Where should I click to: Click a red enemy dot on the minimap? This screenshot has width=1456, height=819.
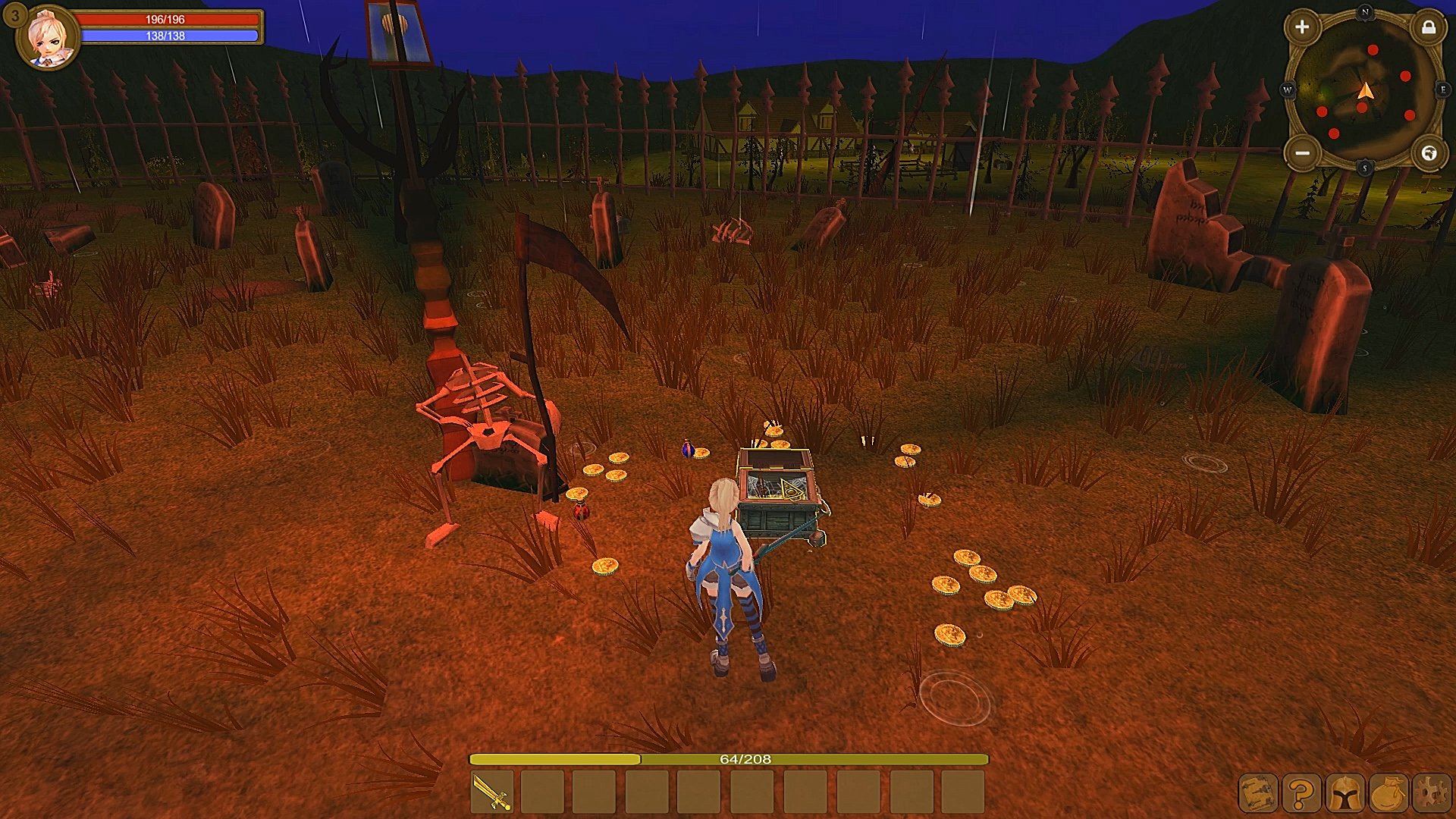click(x=1373, y=51)
